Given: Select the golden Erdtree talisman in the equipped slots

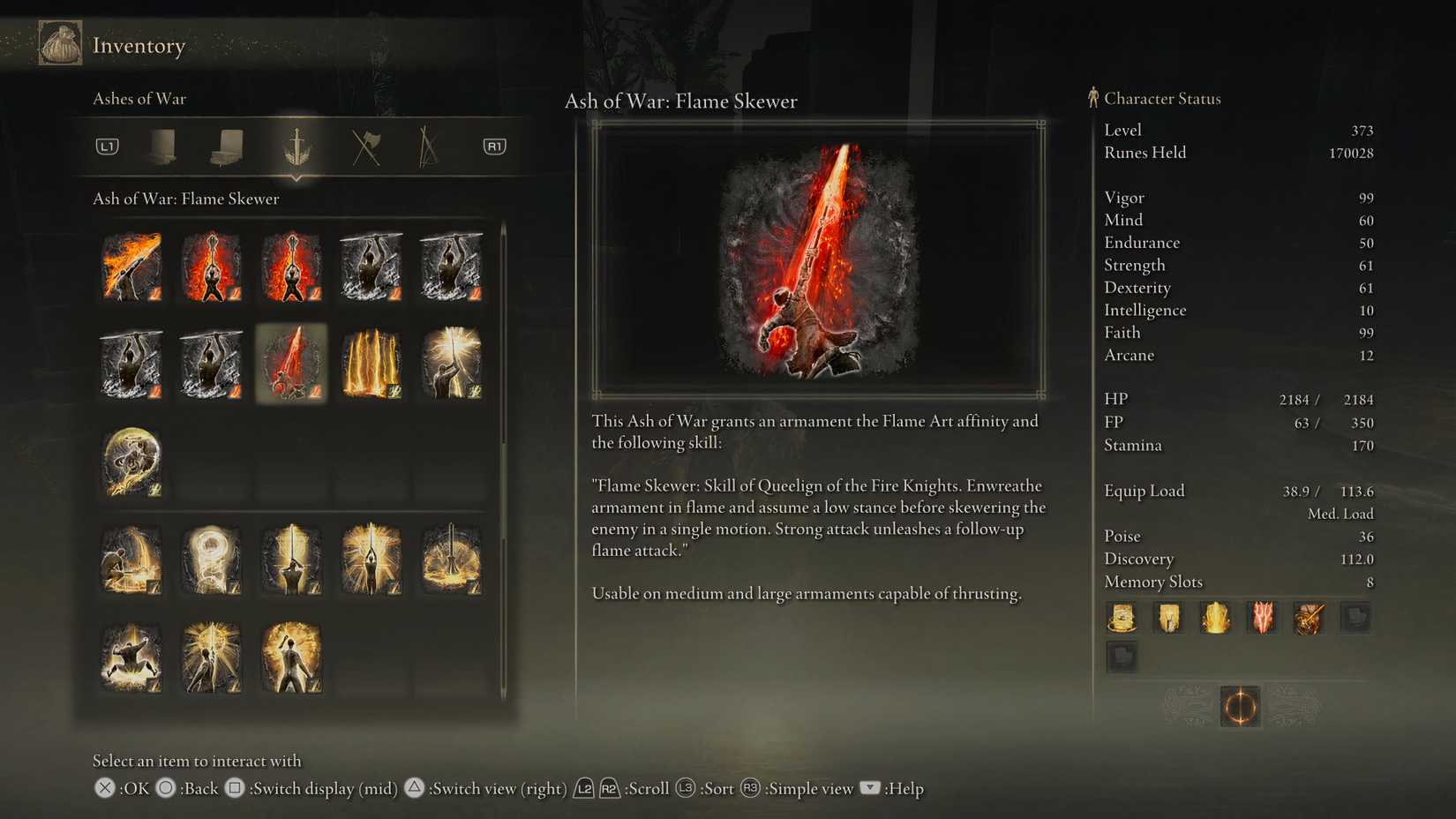Looking at the screenshot, I should [1215, 618].
